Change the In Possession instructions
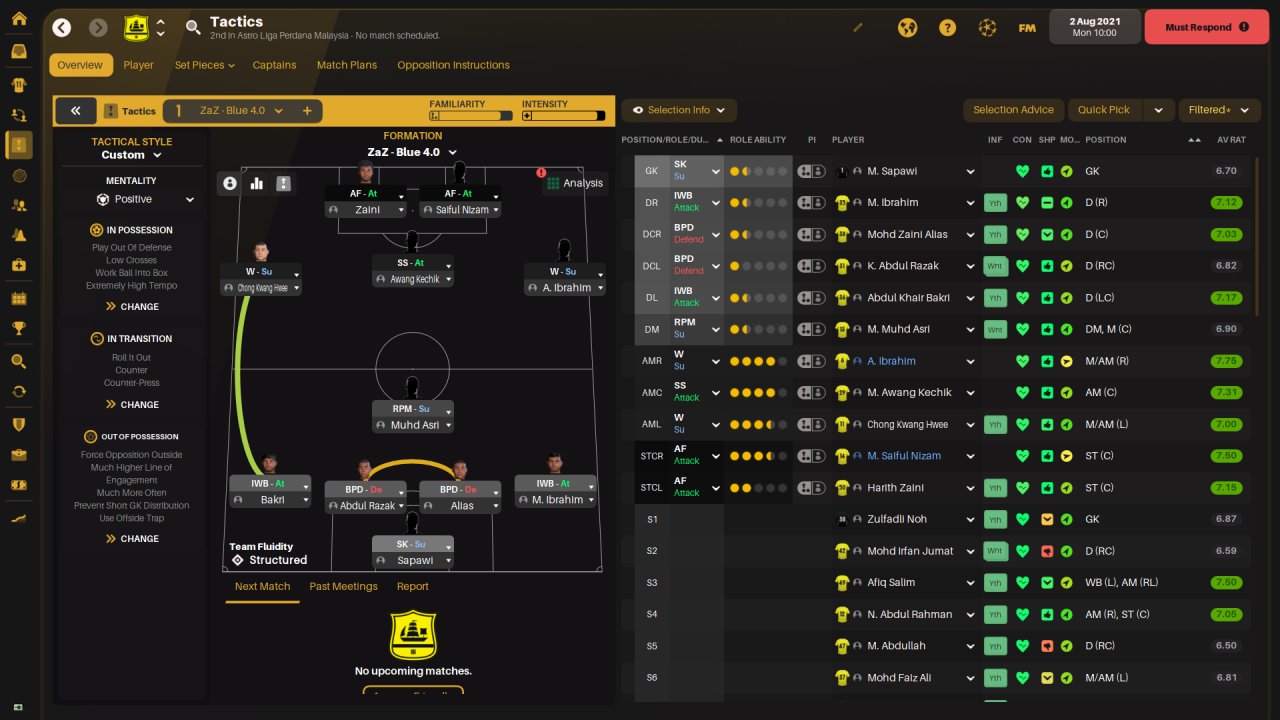1280x720 pixels. [132, 307]
